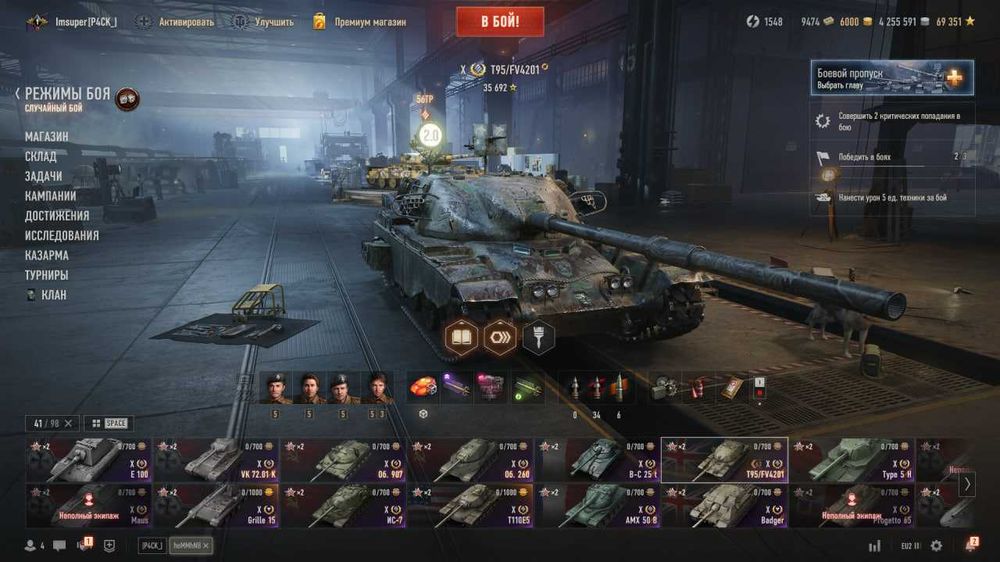Screen dimensions: 1000x562
Task: Open the Боевой пропуск panel
Action: (x=891, y=78)
